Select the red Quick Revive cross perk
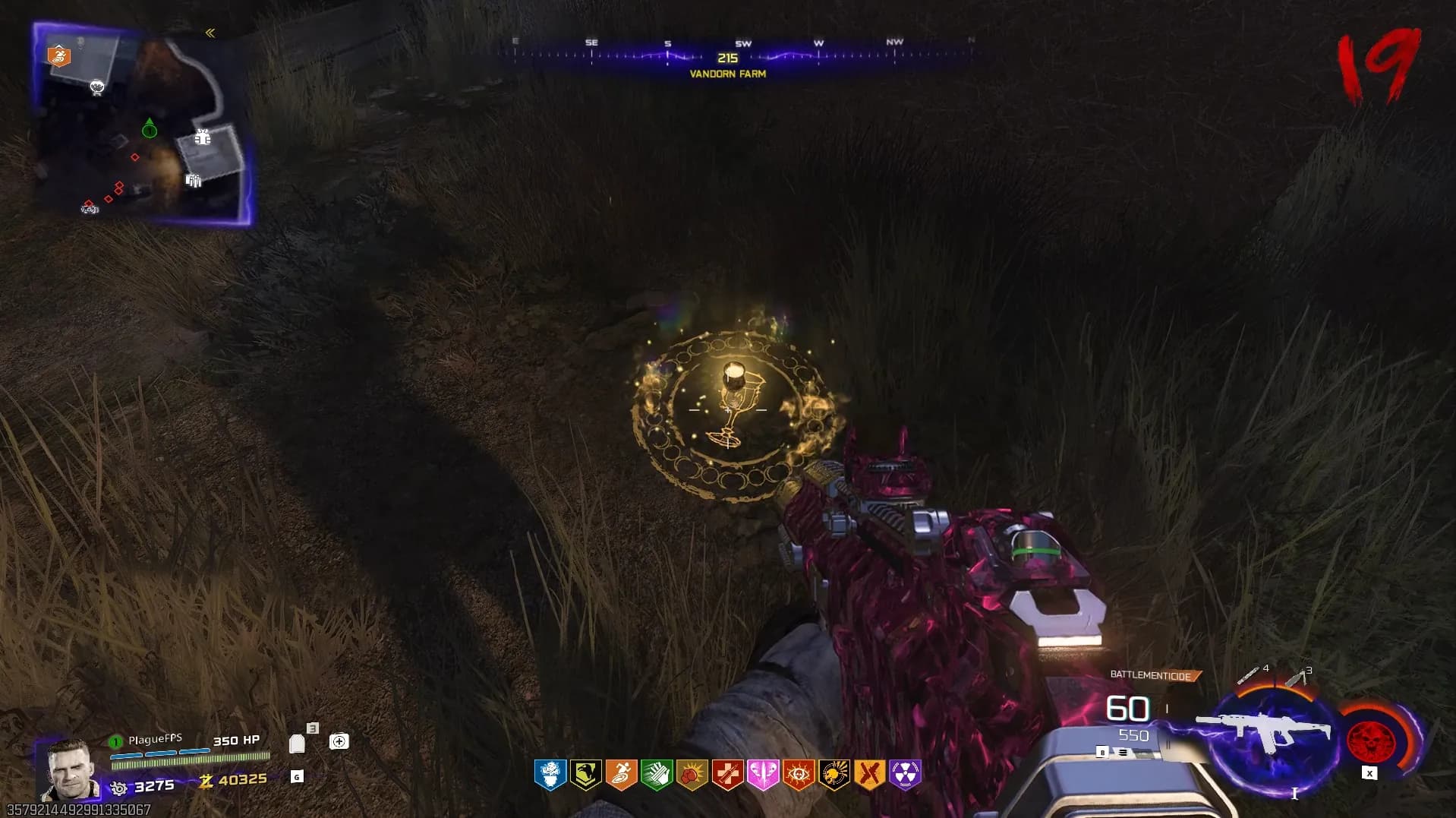Image resolution: width=1456 pixels, height=818 pixels. 727,775
